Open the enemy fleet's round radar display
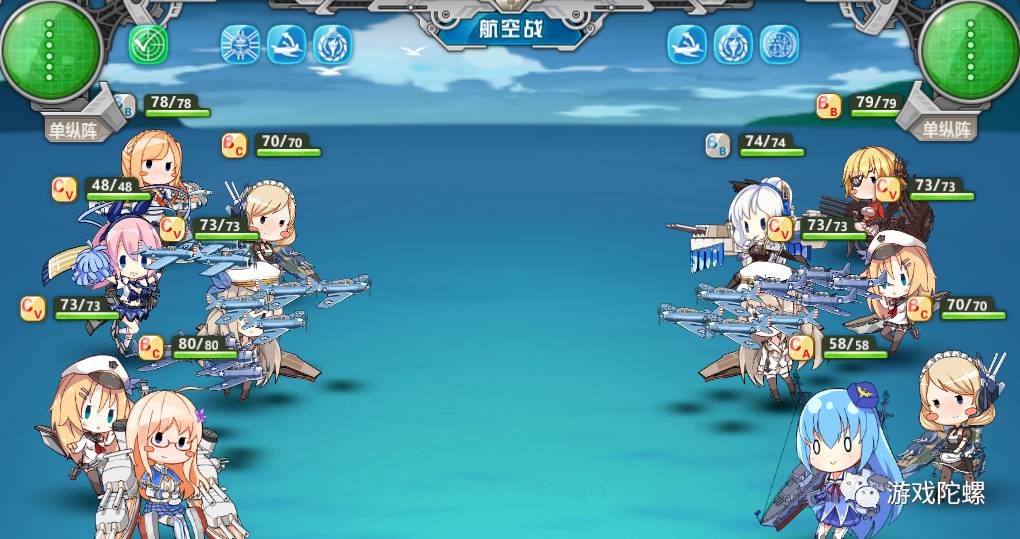Image resolution: width=1020 pixels, height=539 pixels. click(x=967, y=50)
